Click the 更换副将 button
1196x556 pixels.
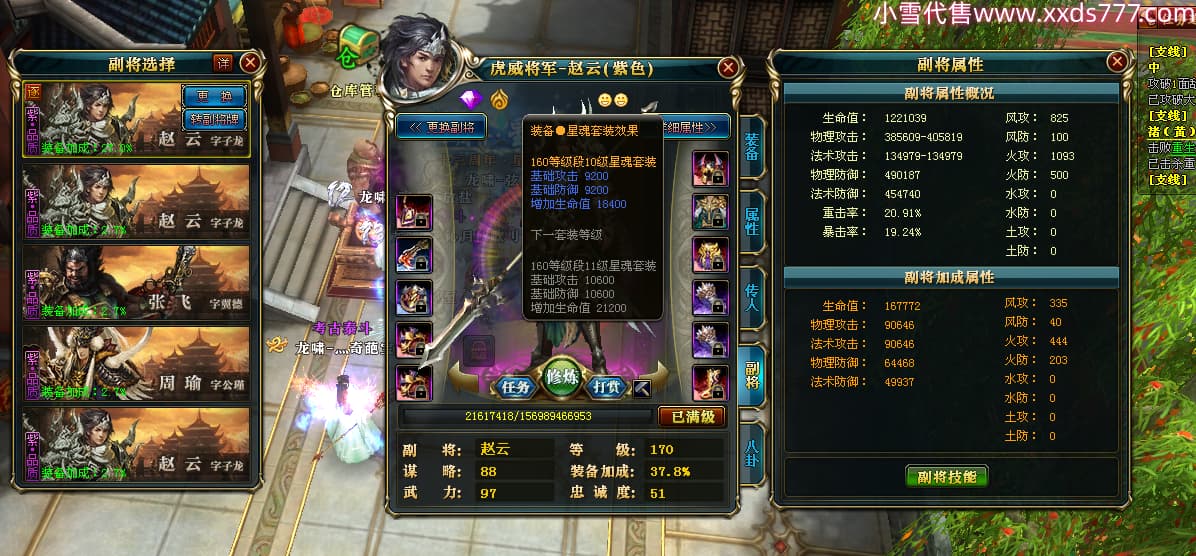point(442,127)
